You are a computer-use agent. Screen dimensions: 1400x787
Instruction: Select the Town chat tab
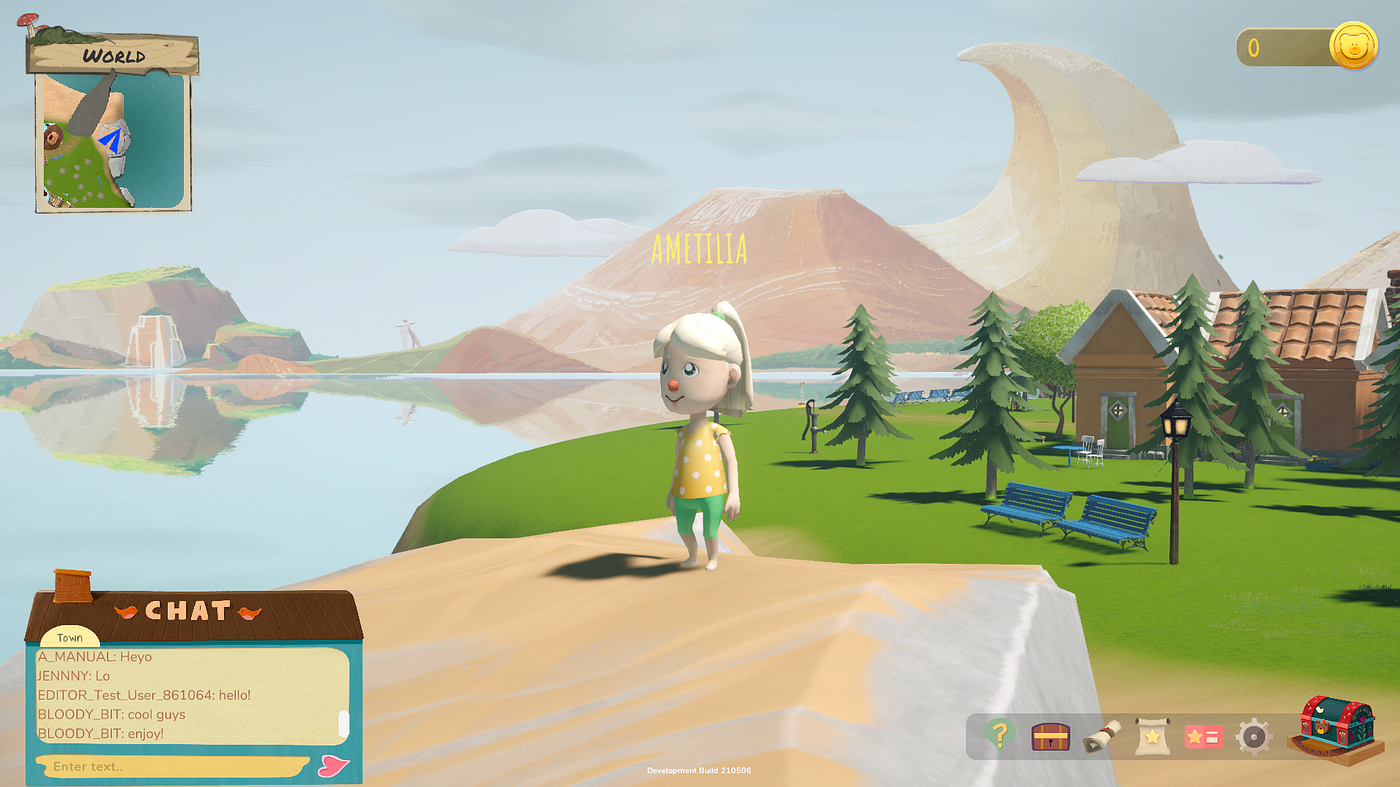(x=70, y=637)
